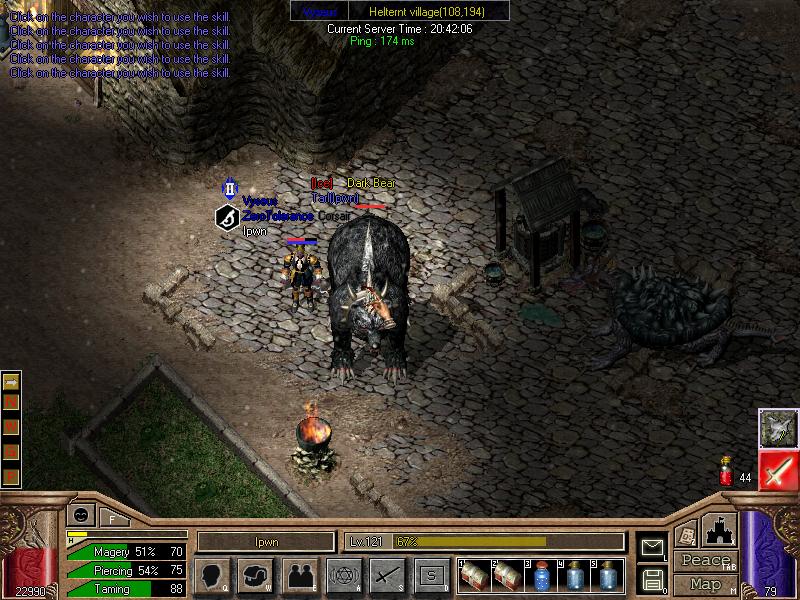This screenshot has height=600, width=800.
Task: Click the square S button
Action: click(431, 575)
